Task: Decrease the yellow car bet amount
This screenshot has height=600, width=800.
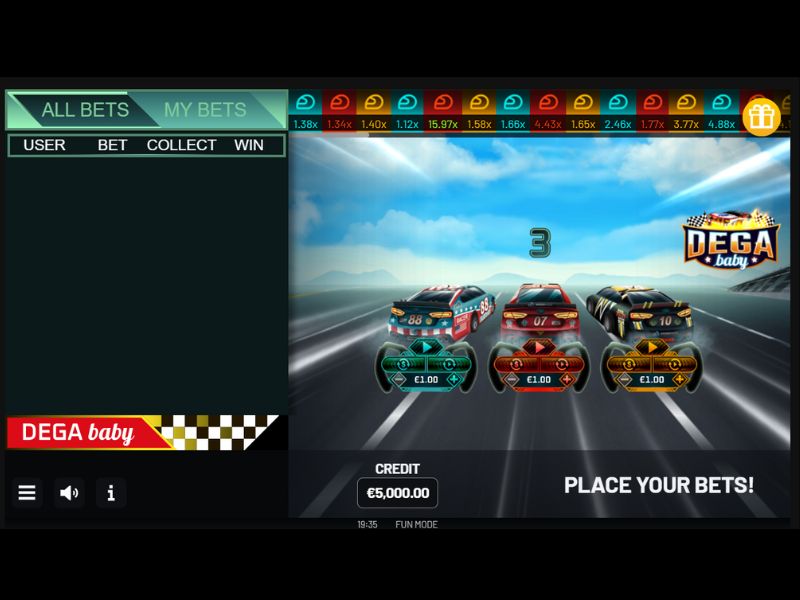Action: 624,380
